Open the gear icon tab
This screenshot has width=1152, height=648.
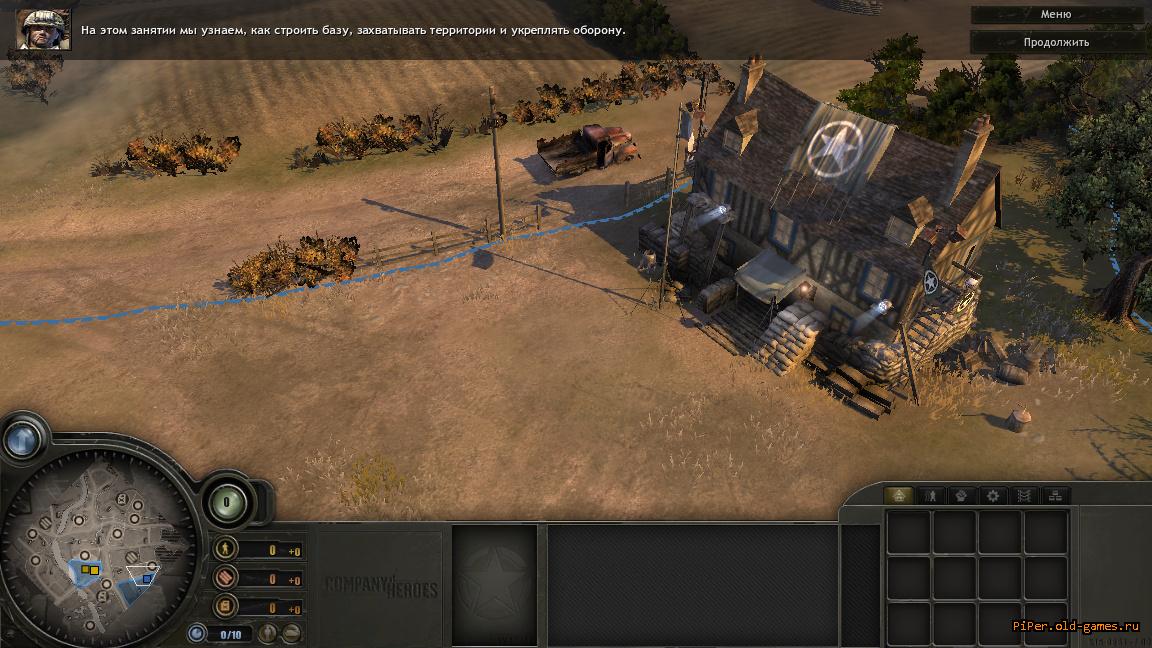click(x=992, y=495)
